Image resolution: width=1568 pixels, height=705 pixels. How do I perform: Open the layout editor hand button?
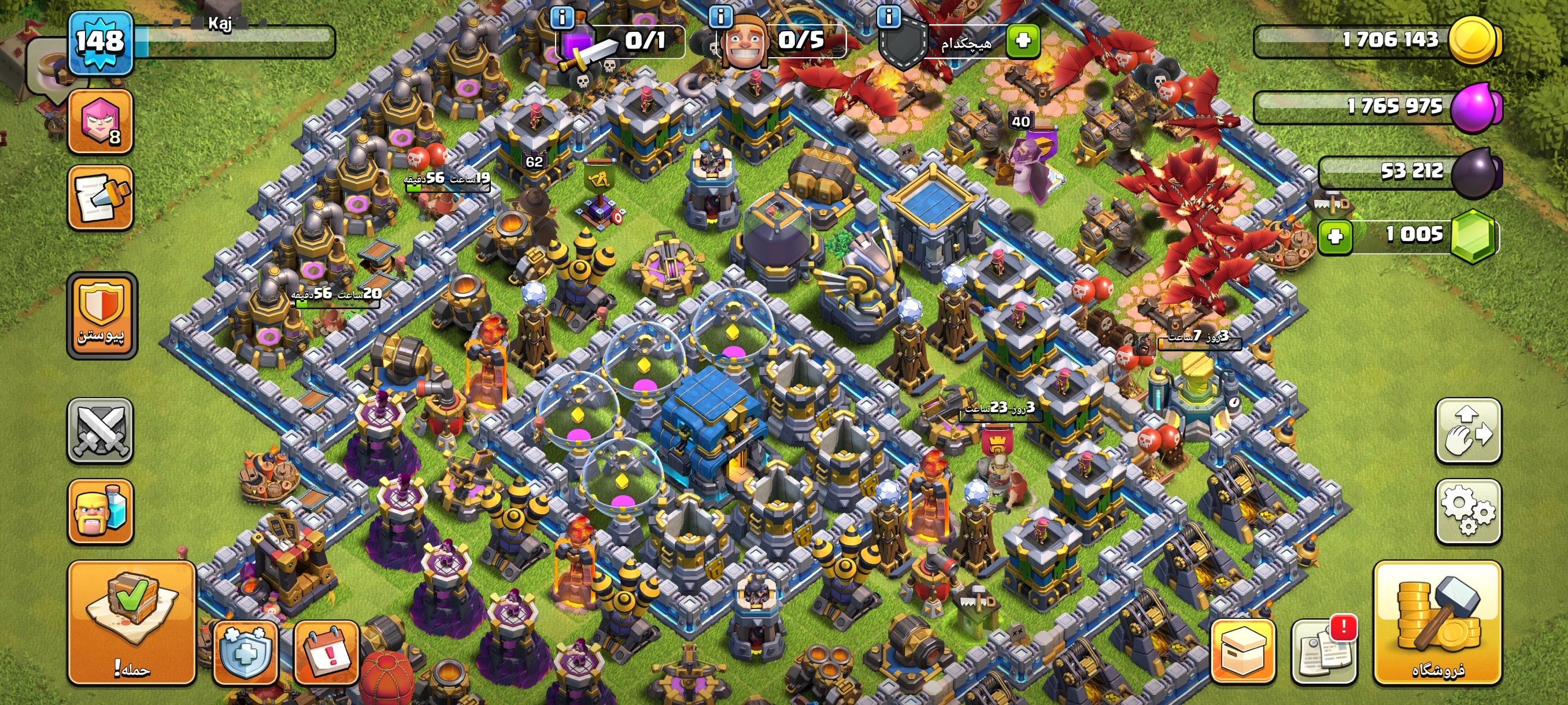click(x=1468, y=431)
